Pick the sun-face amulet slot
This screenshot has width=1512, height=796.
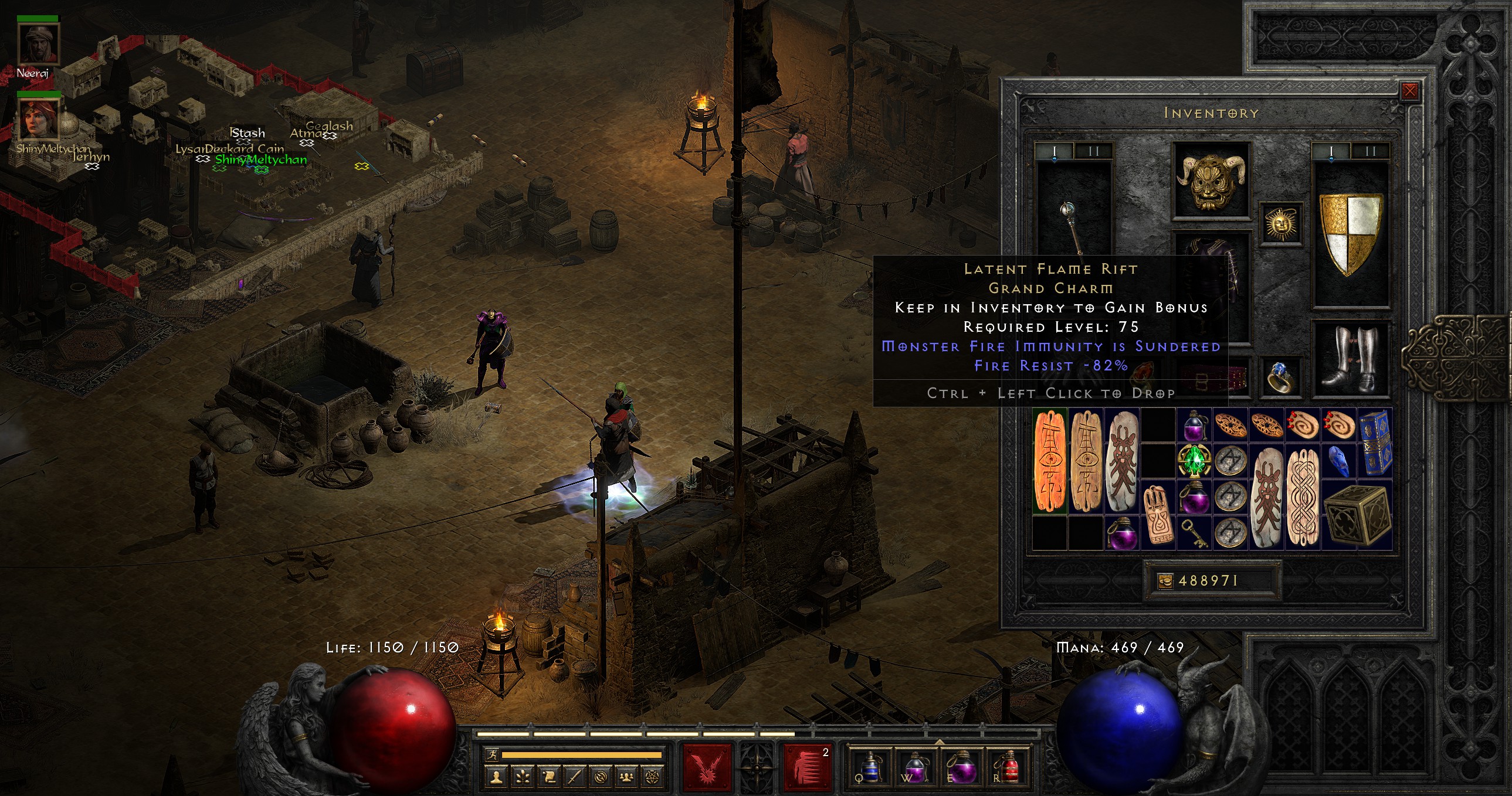pos(1282,224)
